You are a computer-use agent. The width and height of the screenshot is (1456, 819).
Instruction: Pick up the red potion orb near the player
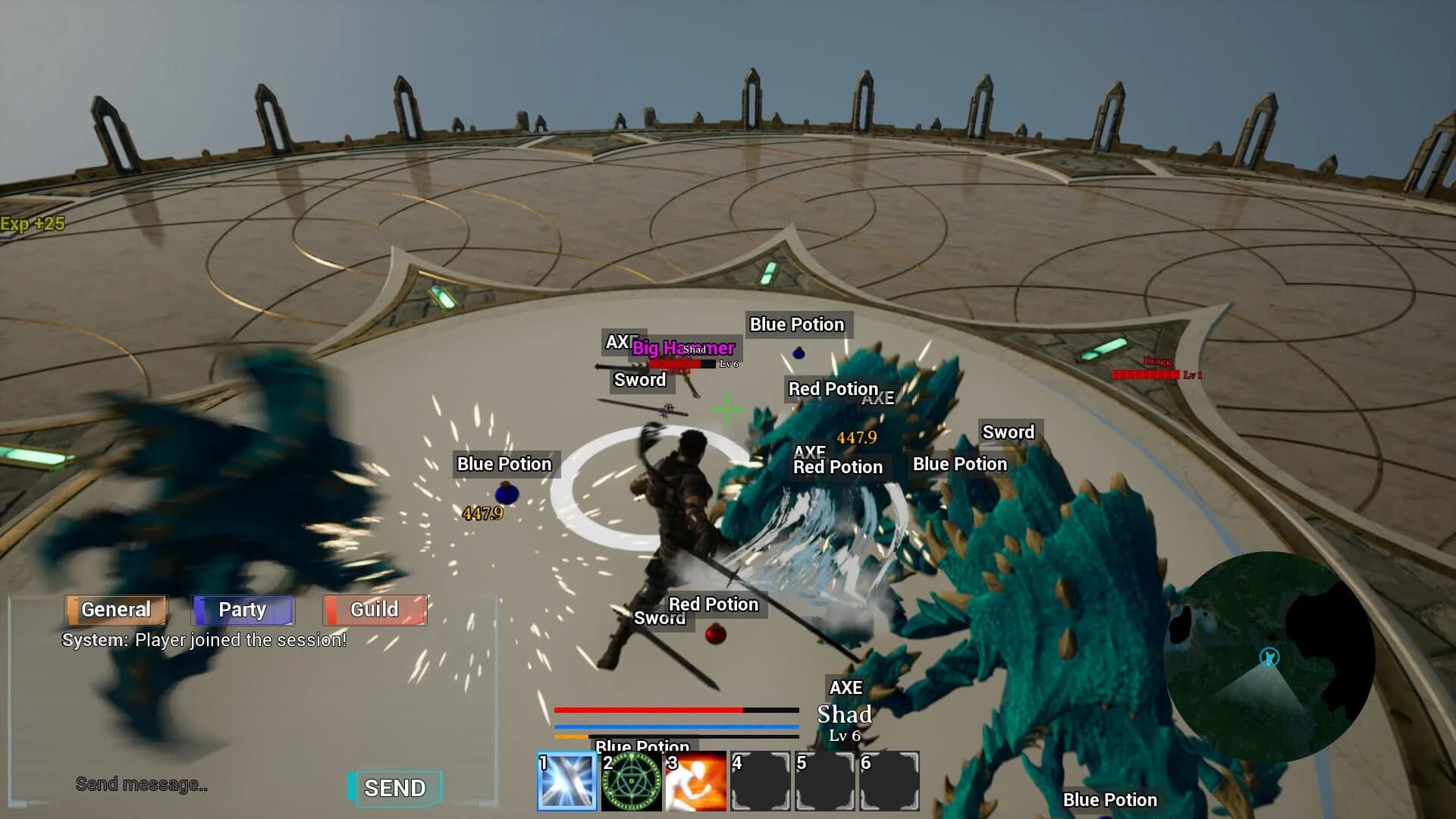pos(714,635)
